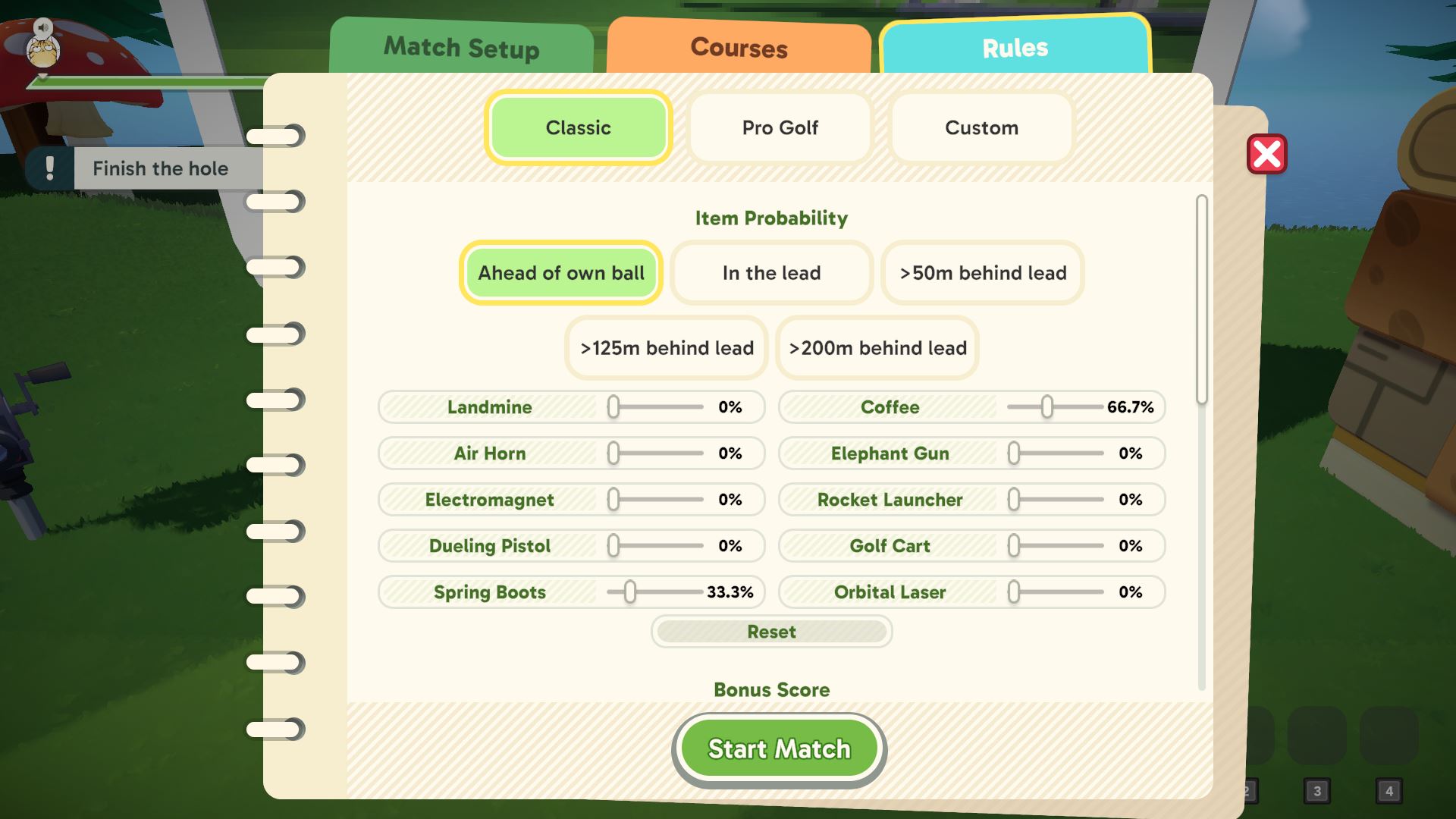Switch to the Pro Golf ruleset
The width and height of the screenshot is (1456, 819).
[780, 127]
